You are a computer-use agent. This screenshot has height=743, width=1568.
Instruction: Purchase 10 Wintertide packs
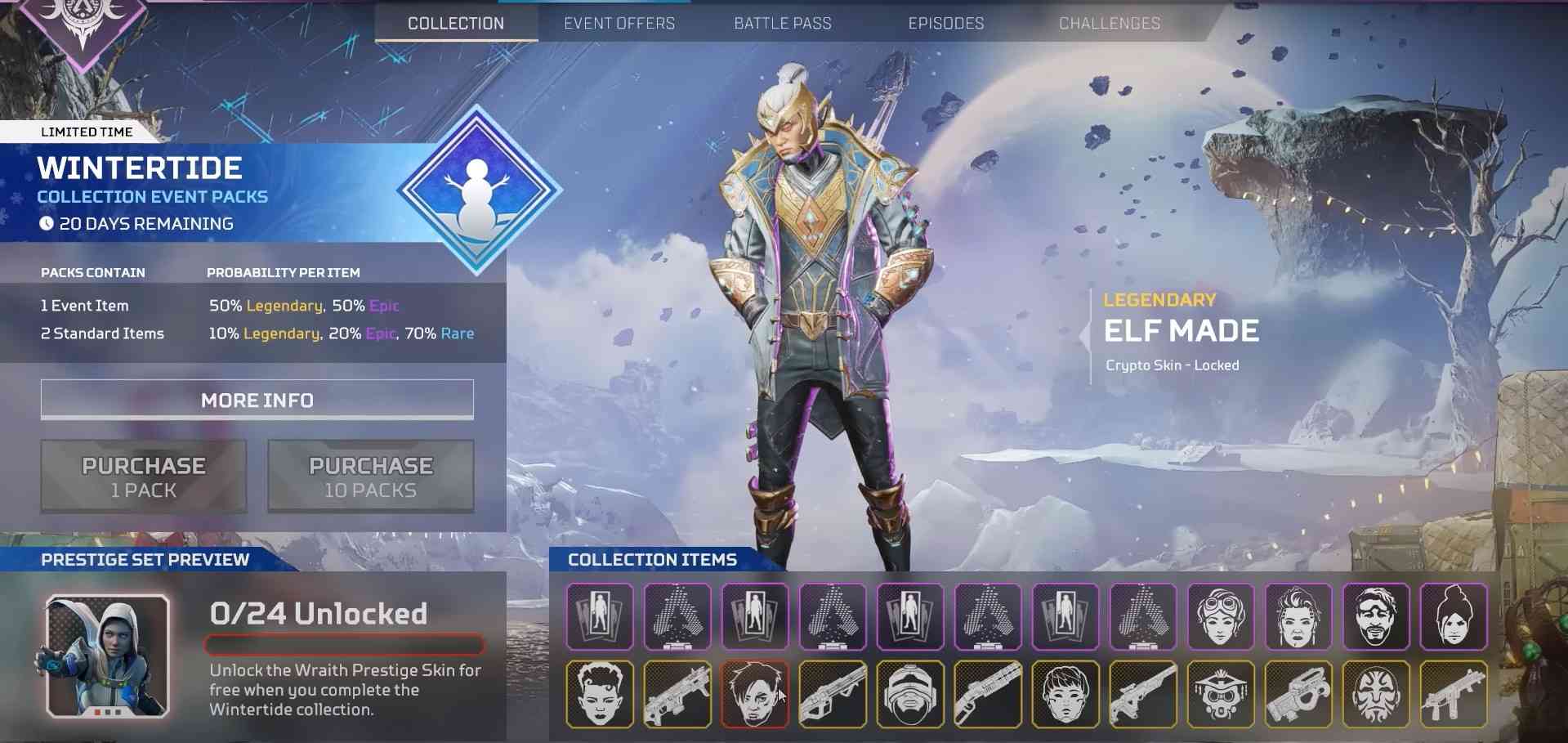pyautogui.click(x=370, y=477)
